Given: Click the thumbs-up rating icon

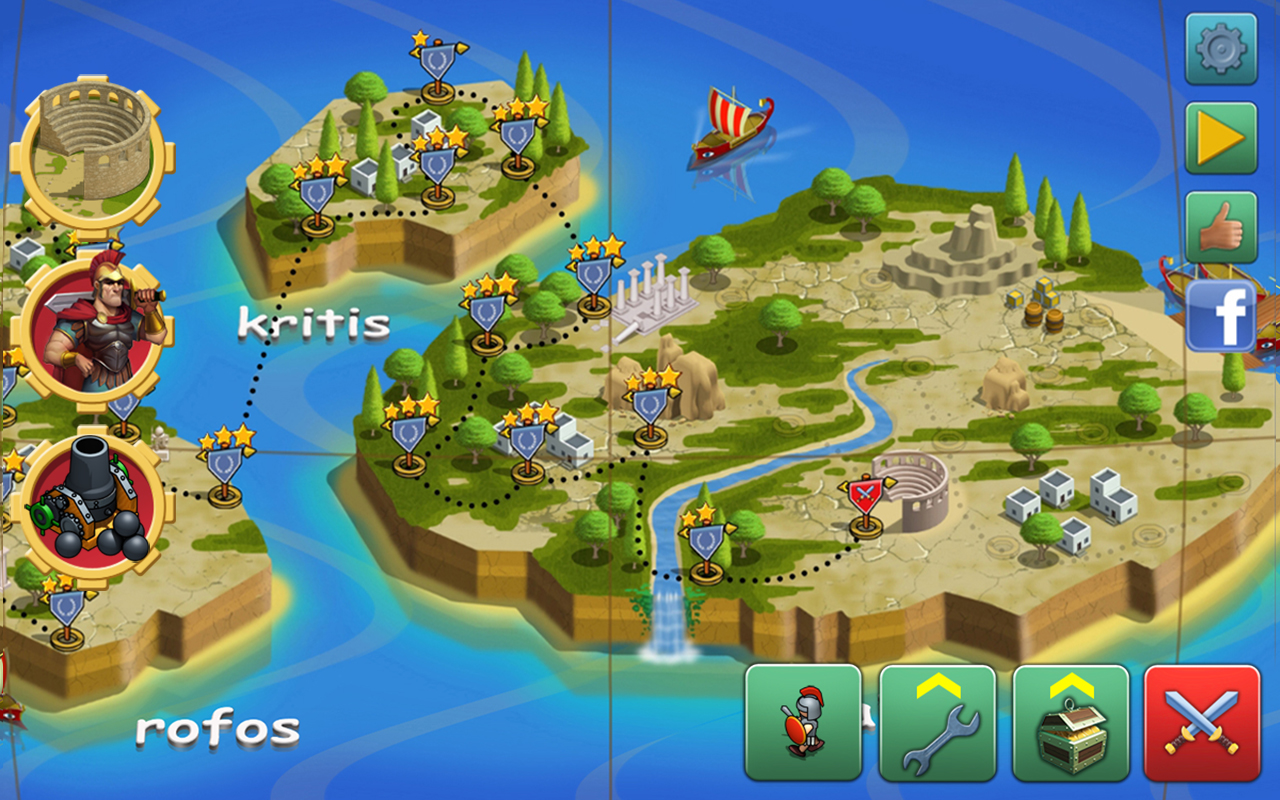Looking at the screenshot, I should 1220,222.
